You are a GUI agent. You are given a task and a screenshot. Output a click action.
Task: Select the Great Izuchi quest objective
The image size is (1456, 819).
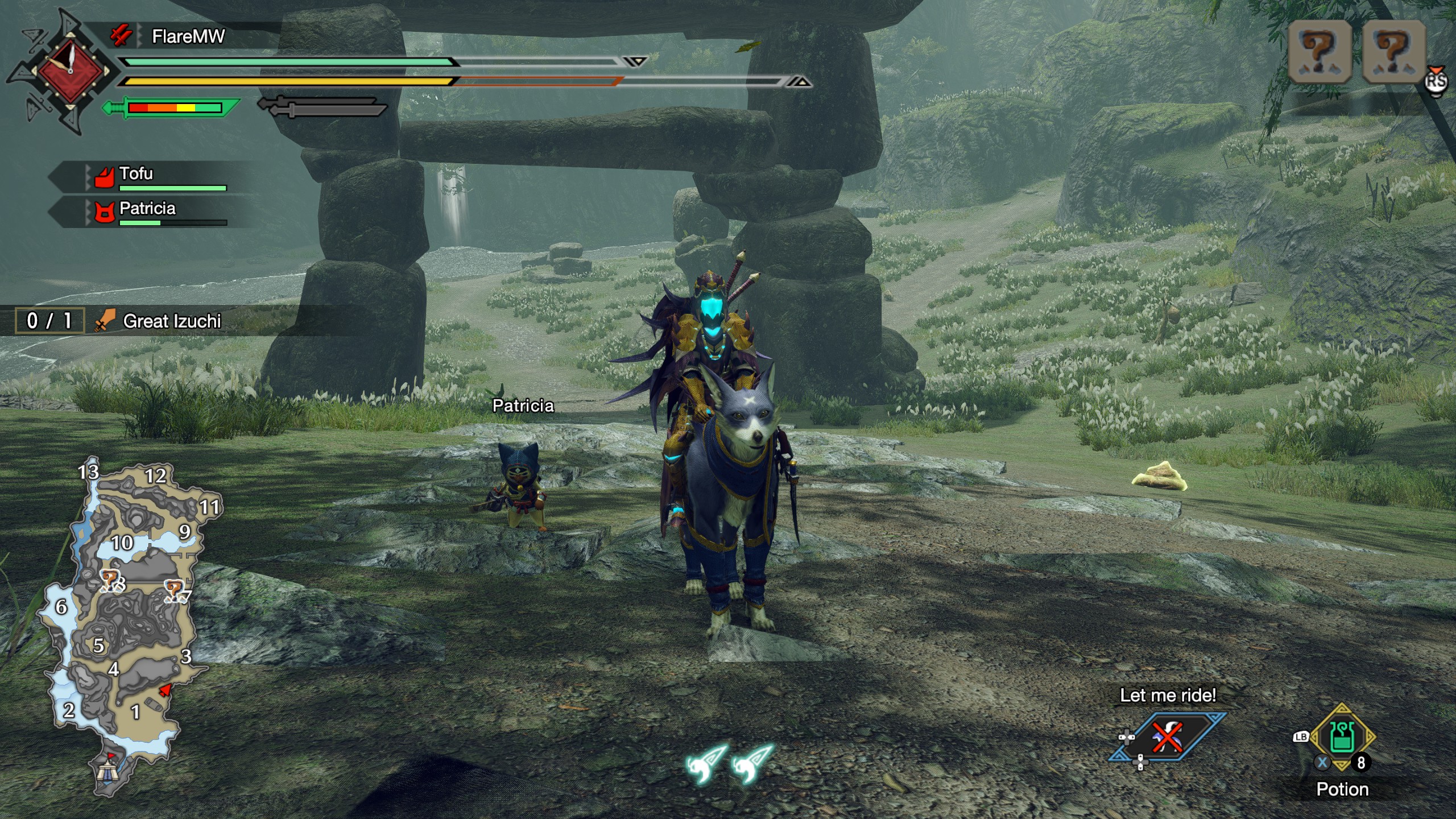click(171, 321)
